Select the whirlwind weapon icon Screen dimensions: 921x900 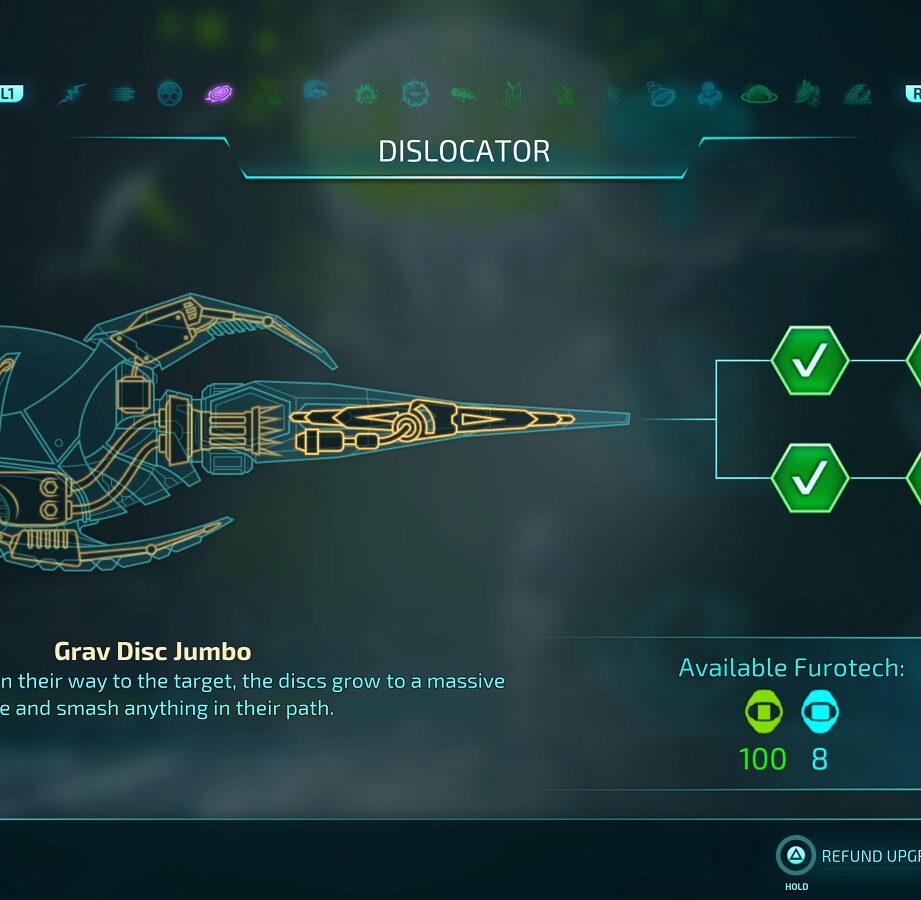coord(661,94)
